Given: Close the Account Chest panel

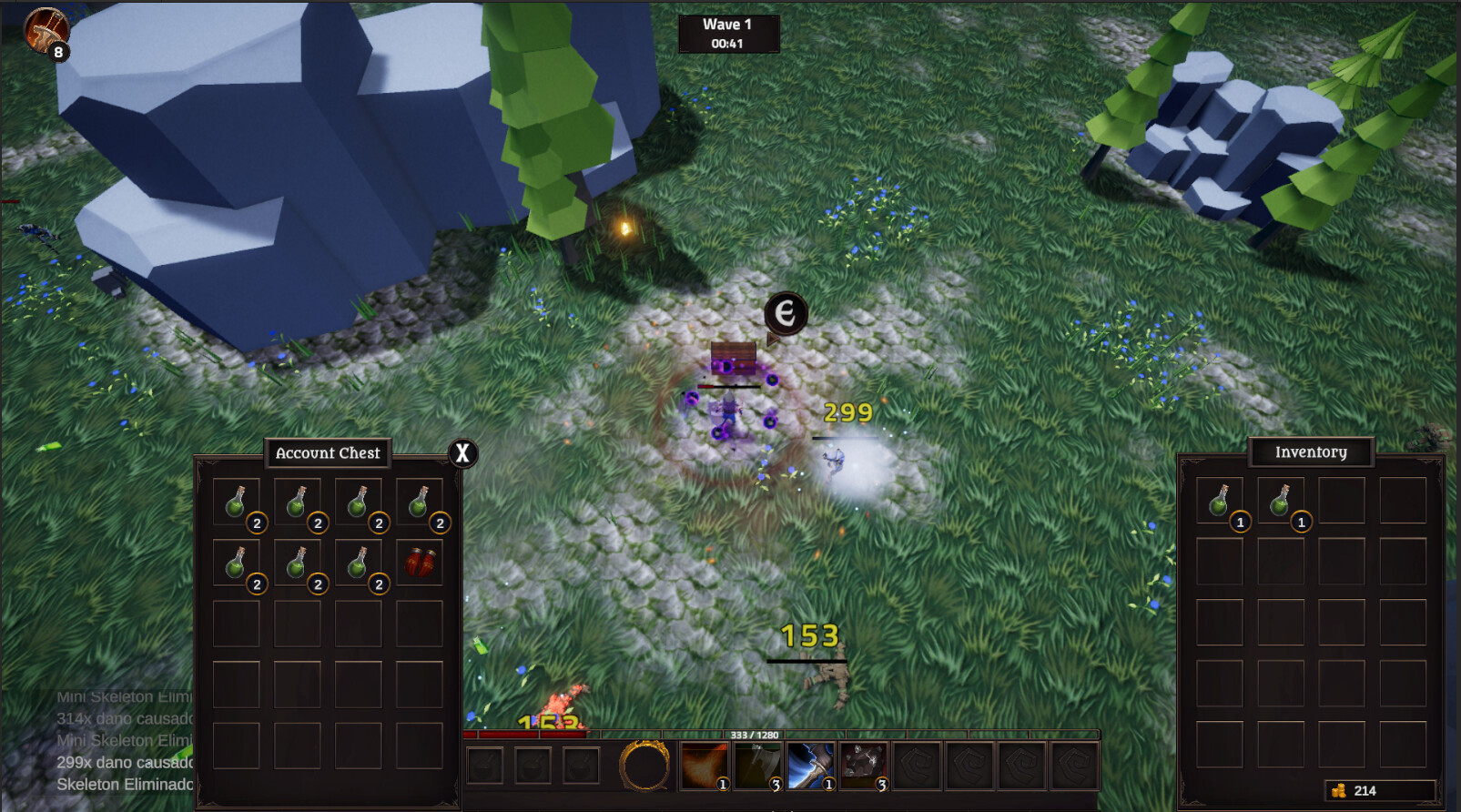Looking at the screenshot, I should (x=462, y=452).
